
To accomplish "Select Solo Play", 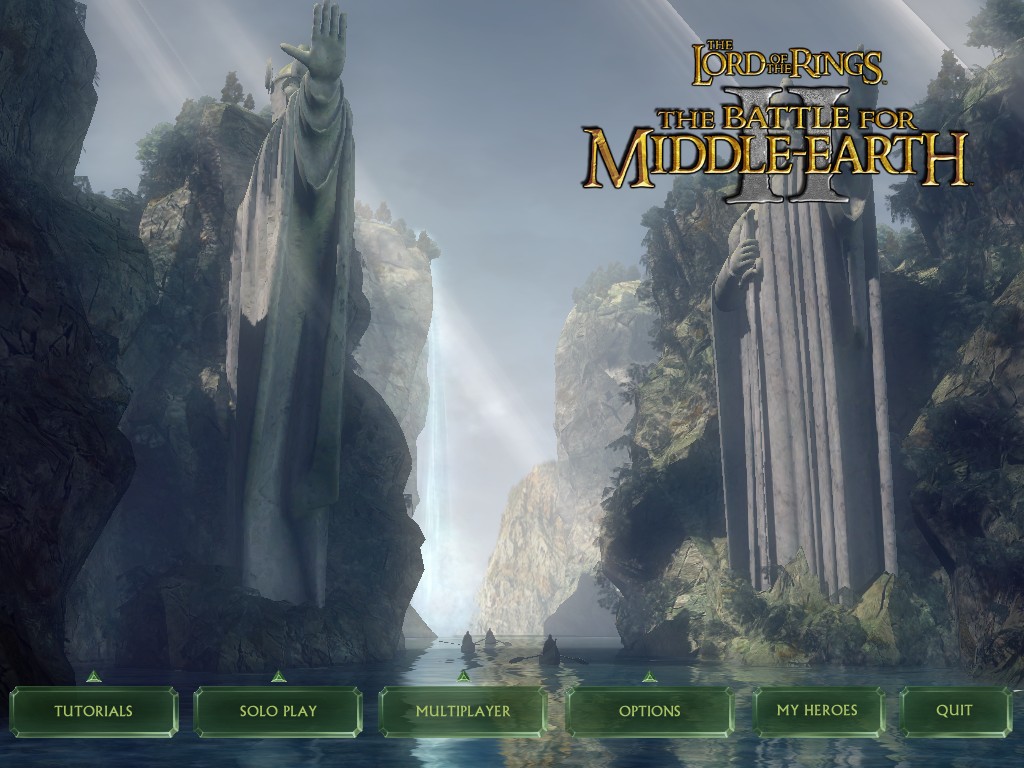I will tap(278, 711).
